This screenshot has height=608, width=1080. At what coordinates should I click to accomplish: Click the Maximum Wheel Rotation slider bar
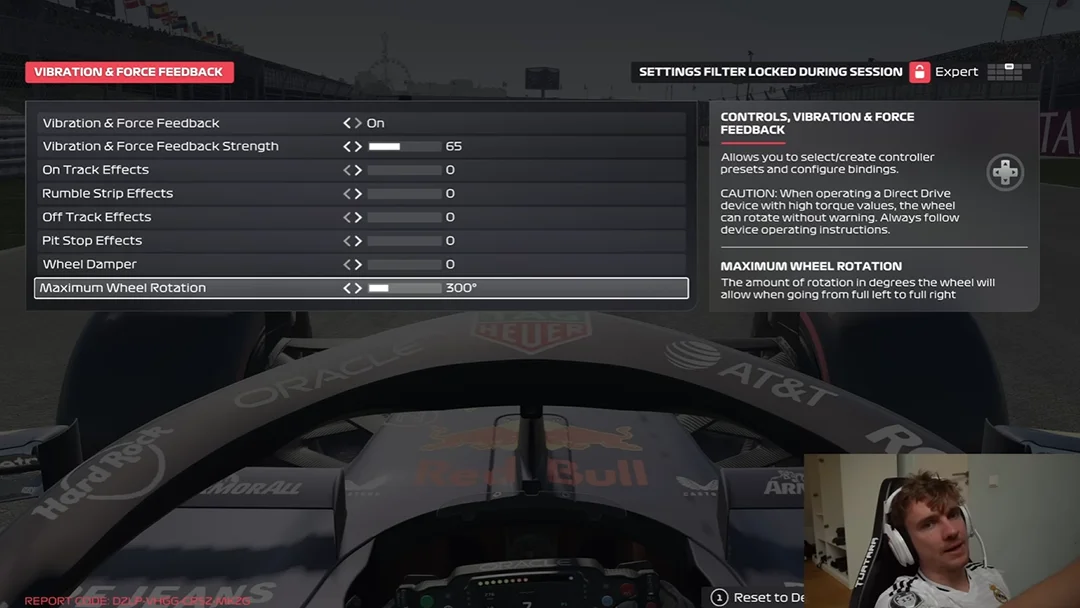(x=405, y=288)
